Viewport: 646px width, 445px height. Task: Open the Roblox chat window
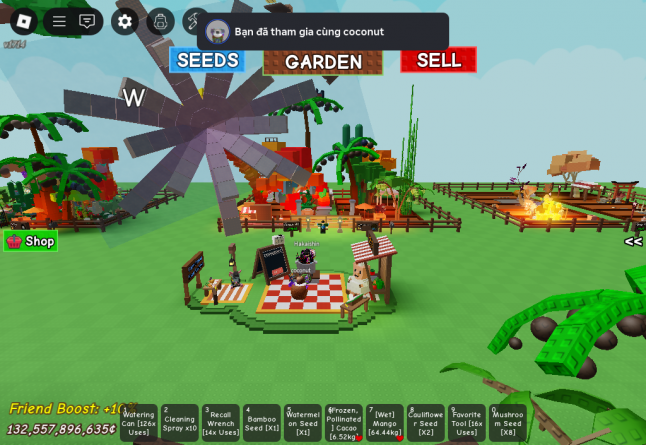pos(88,21)
